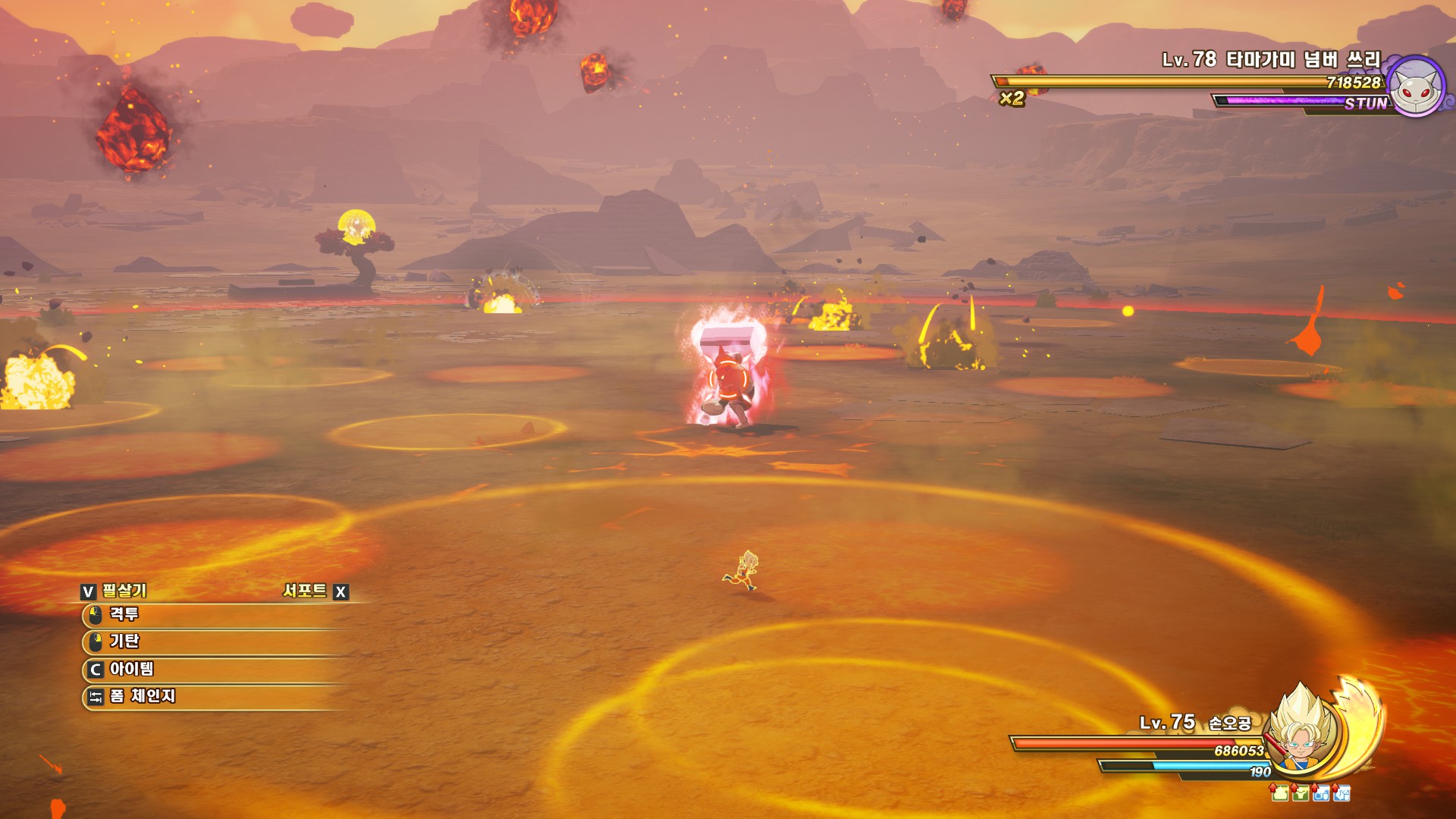Open the 필살기 special attack list

124,591
